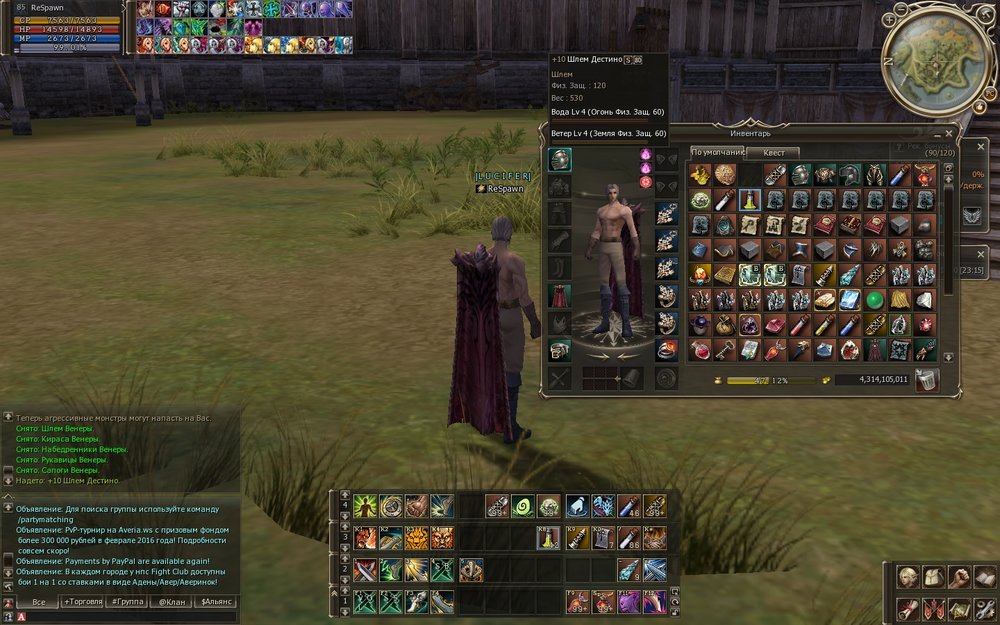Select the Все chat tab

tap(38, 601)
